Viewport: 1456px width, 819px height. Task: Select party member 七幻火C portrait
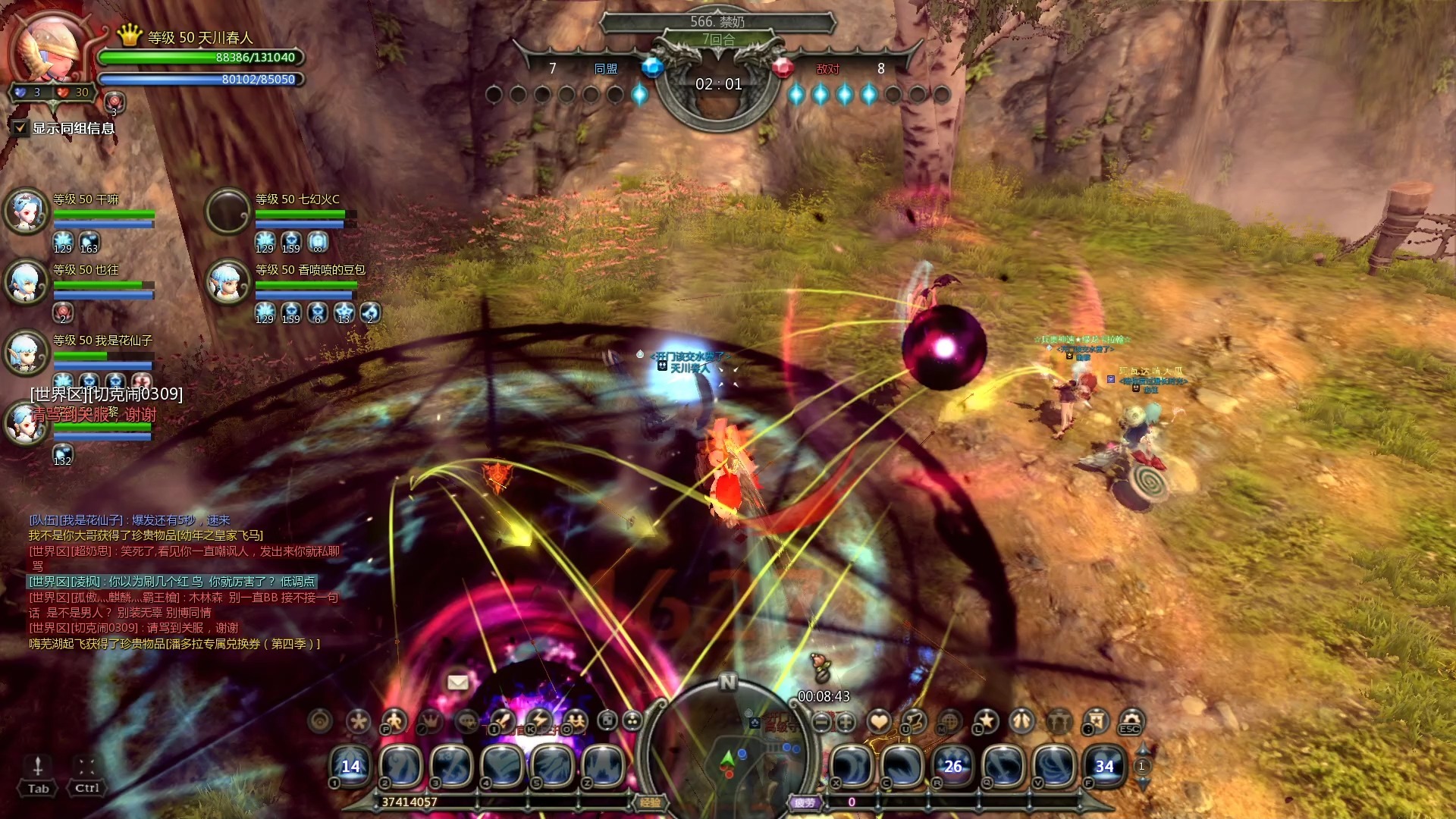coord(228,211)
